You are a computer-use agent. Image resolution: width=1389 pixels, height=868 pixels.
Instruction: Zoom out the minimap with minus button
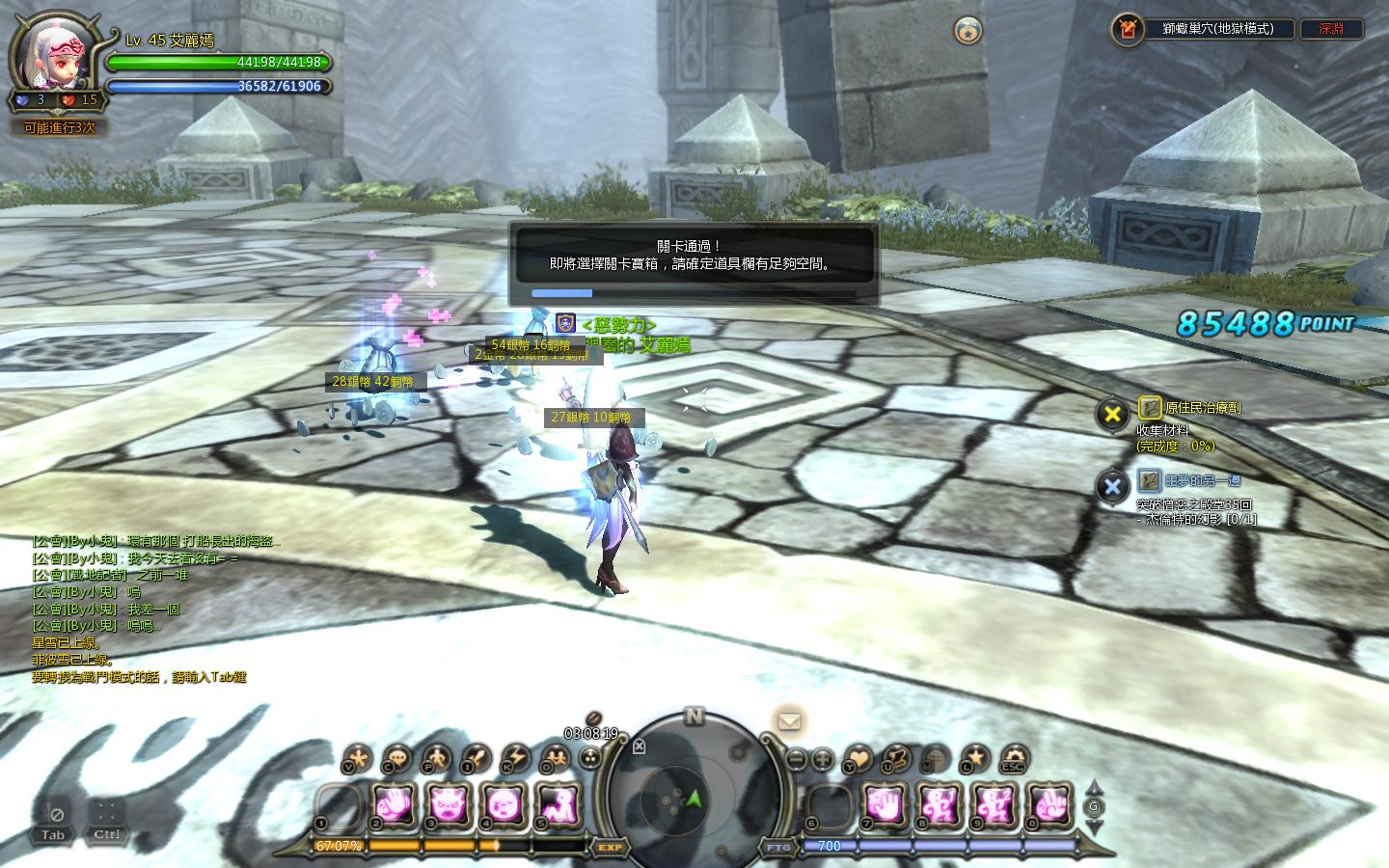[x=796, y=759]
